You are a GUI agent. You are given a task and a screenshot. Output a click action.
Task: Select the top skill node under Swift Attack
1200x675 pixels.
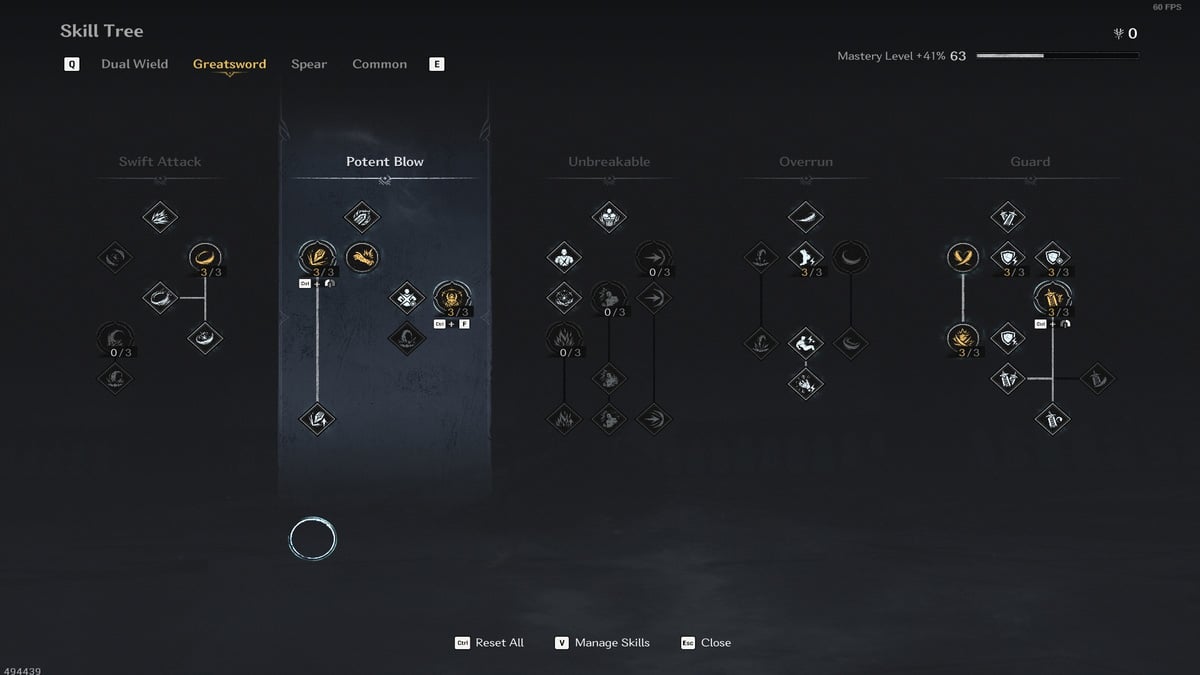[x=160, y=216]
